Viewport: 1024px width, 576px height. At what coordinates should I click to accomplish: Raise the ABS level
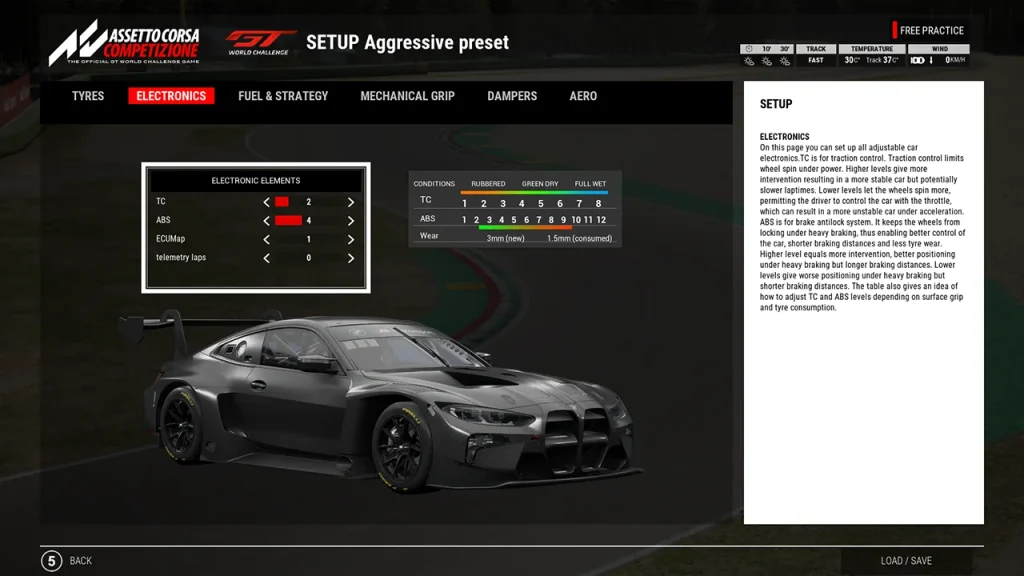351,221
